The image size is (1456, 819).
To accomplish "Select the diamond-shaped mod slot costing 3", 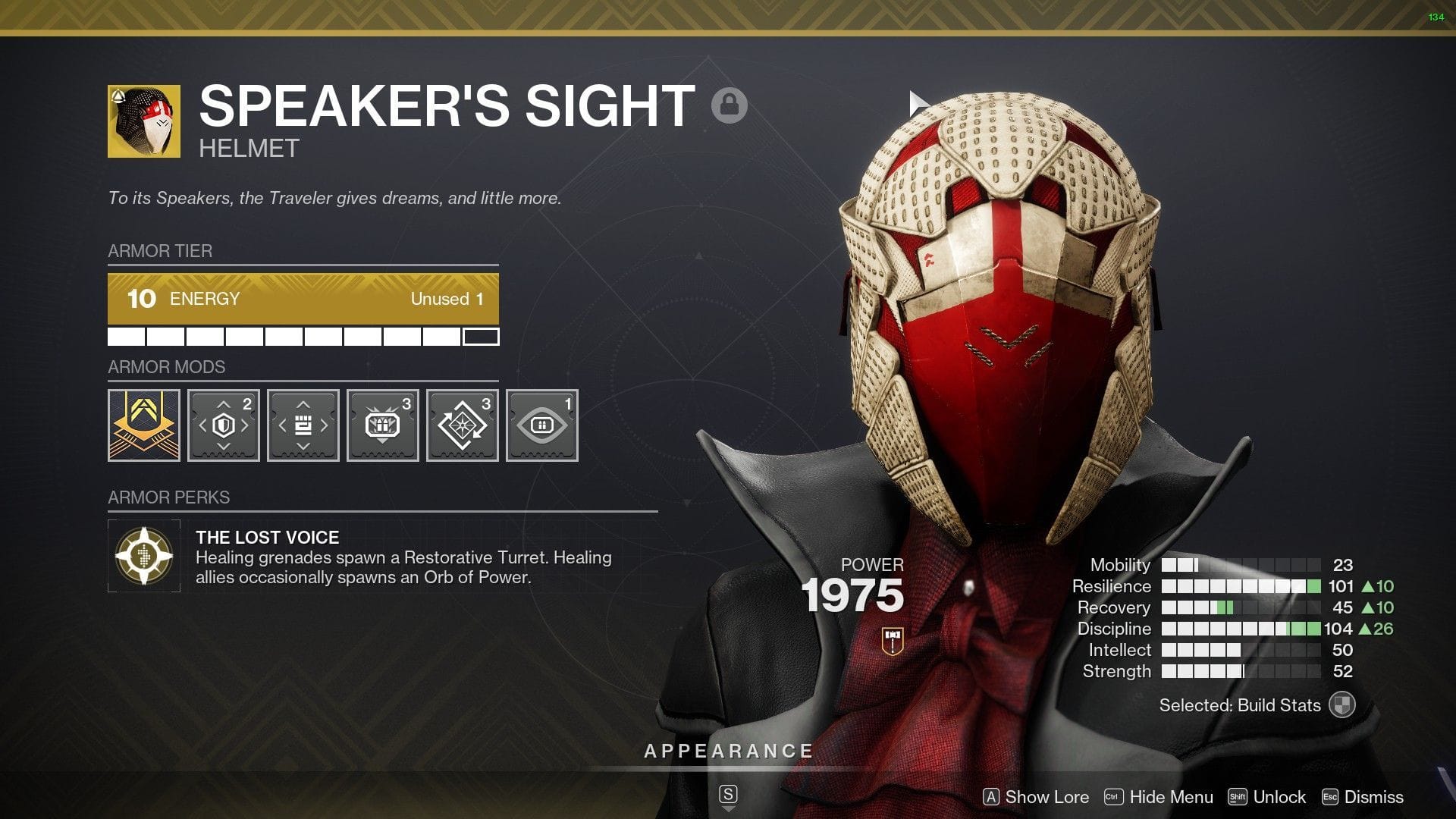I will [x=463, y=425].
